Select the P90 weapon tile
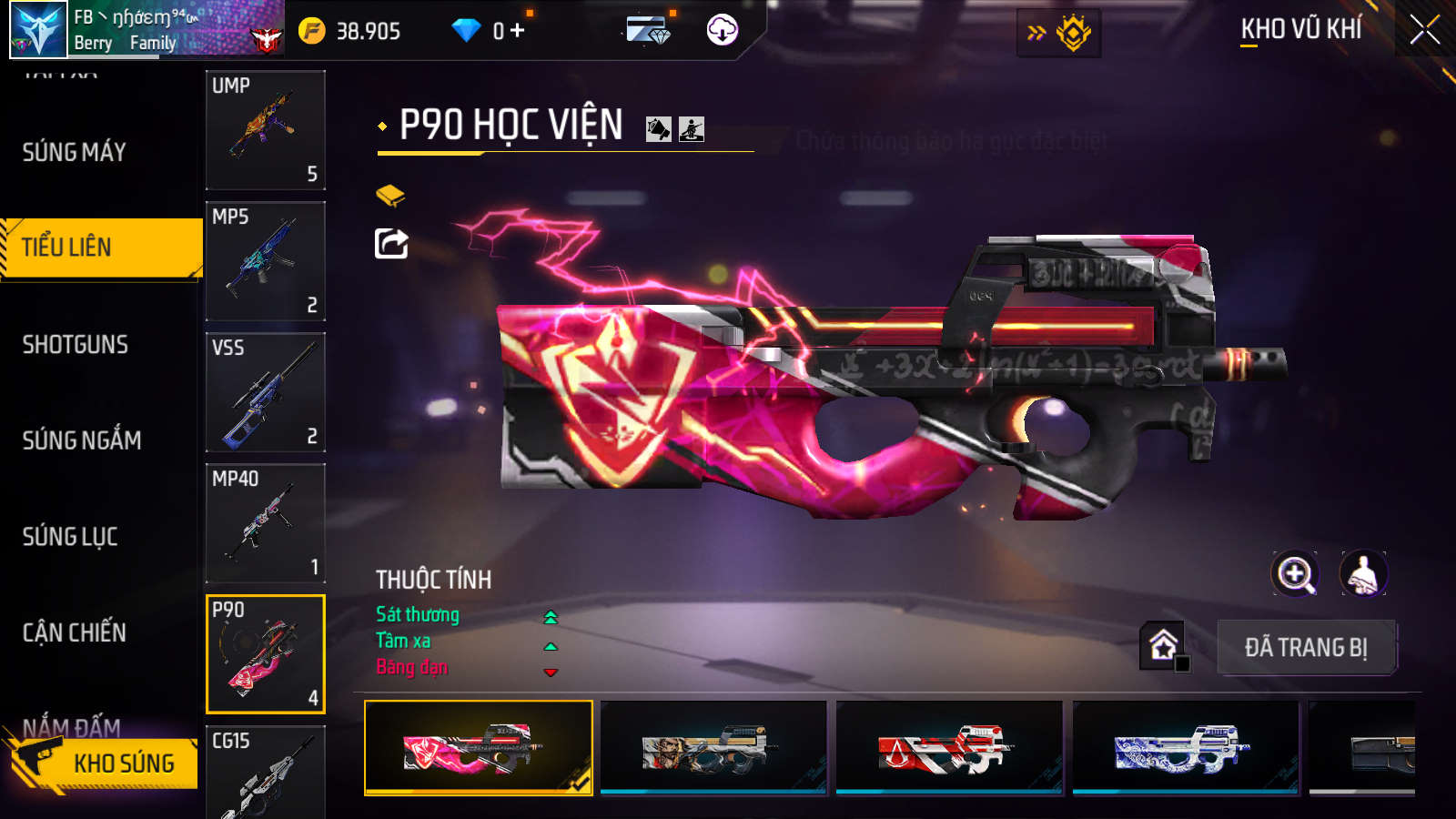This screenshot has height=819, width=1456. 266,654
